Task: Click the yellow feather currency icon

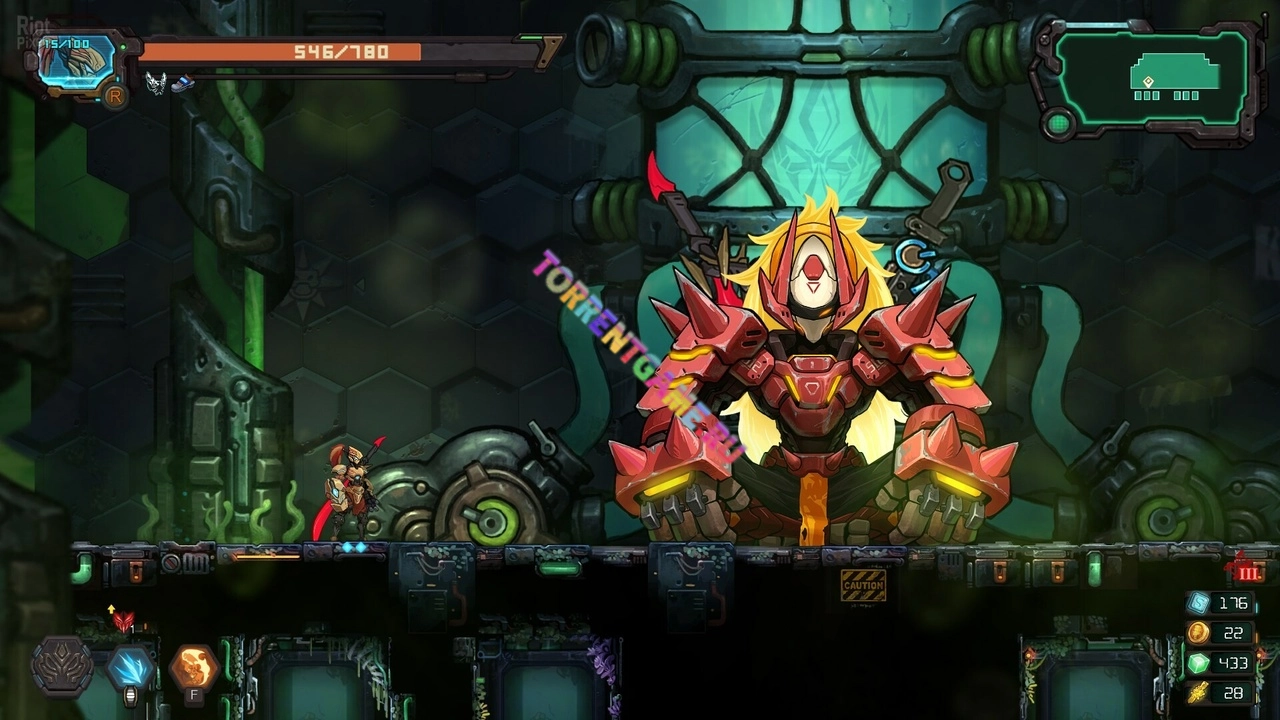Action: (1198, 693)
